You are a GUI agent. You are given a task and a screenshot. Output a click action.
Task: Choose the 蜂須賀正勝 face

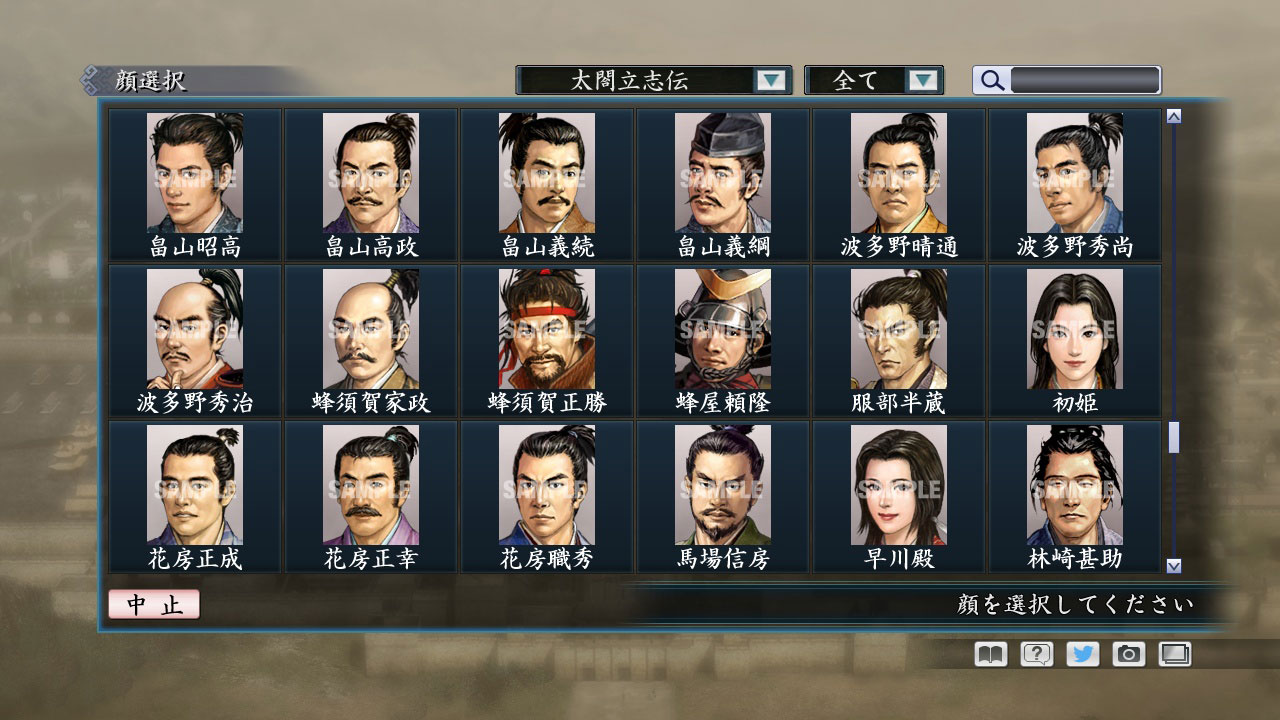[x=546, y=328]
